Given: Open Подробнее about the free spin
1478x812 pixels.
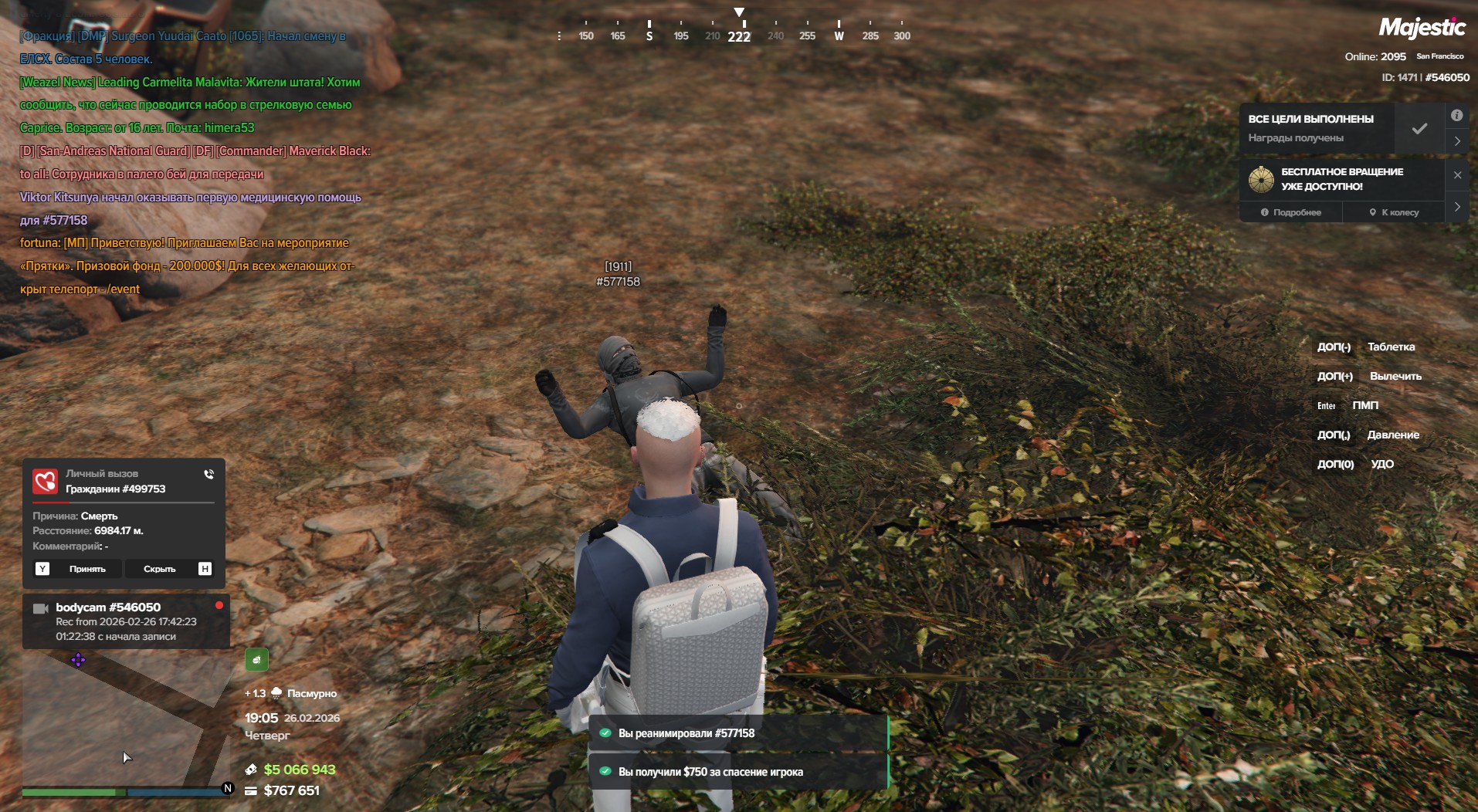Looking at the screenshot, I should (x=1291, y=212).
